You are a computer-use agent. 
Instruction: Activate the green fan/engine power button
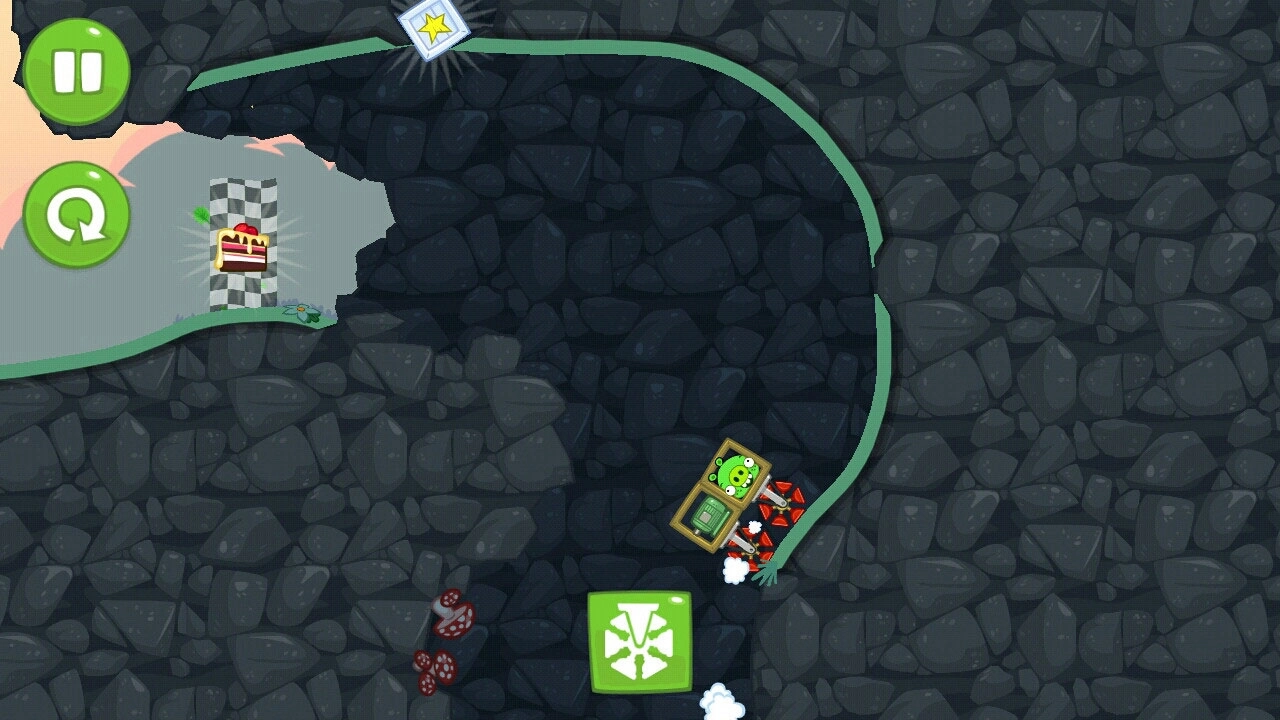pos(640,642)
